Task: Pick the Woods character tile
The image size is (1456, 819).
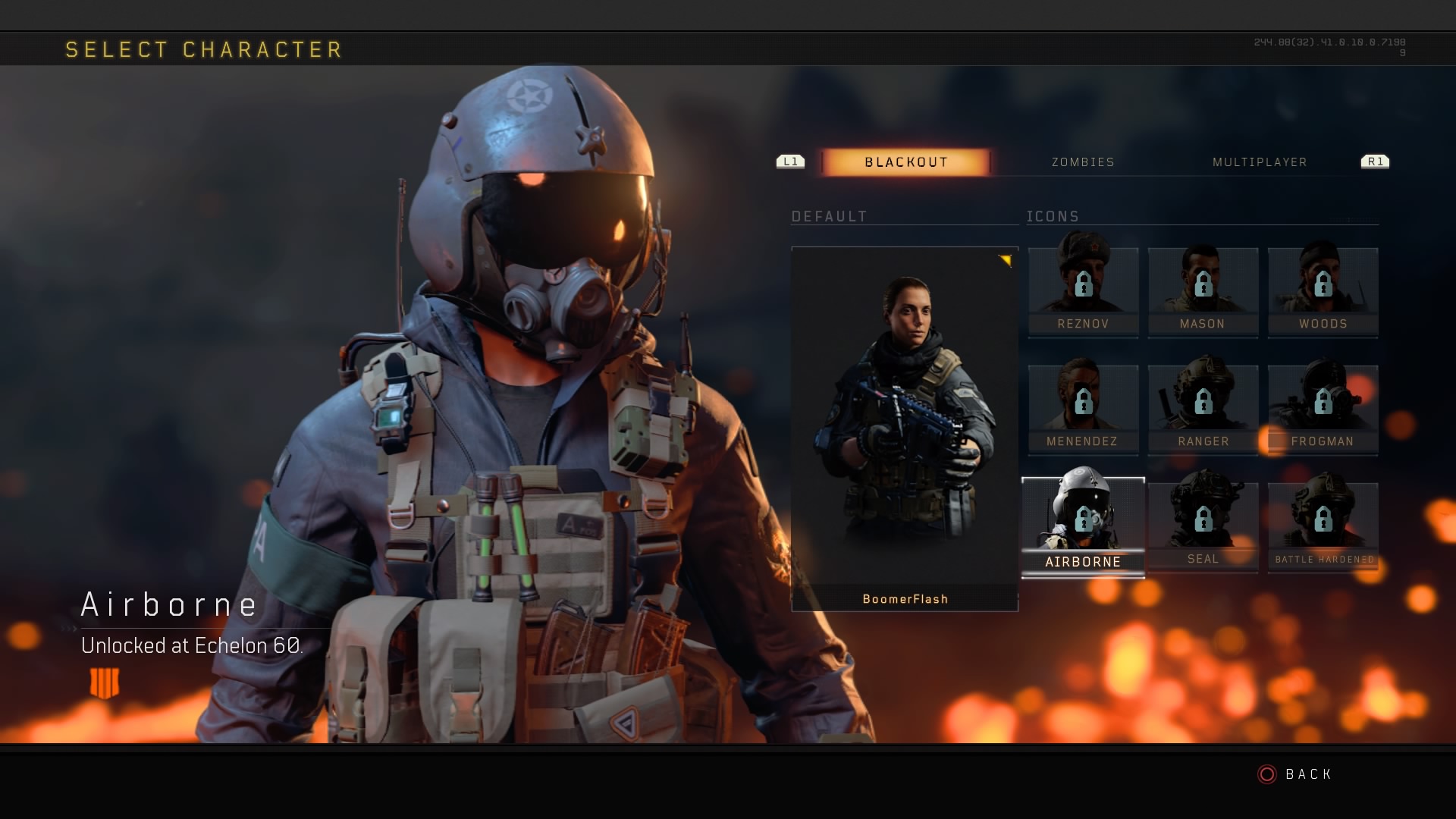Action: 1323,292
